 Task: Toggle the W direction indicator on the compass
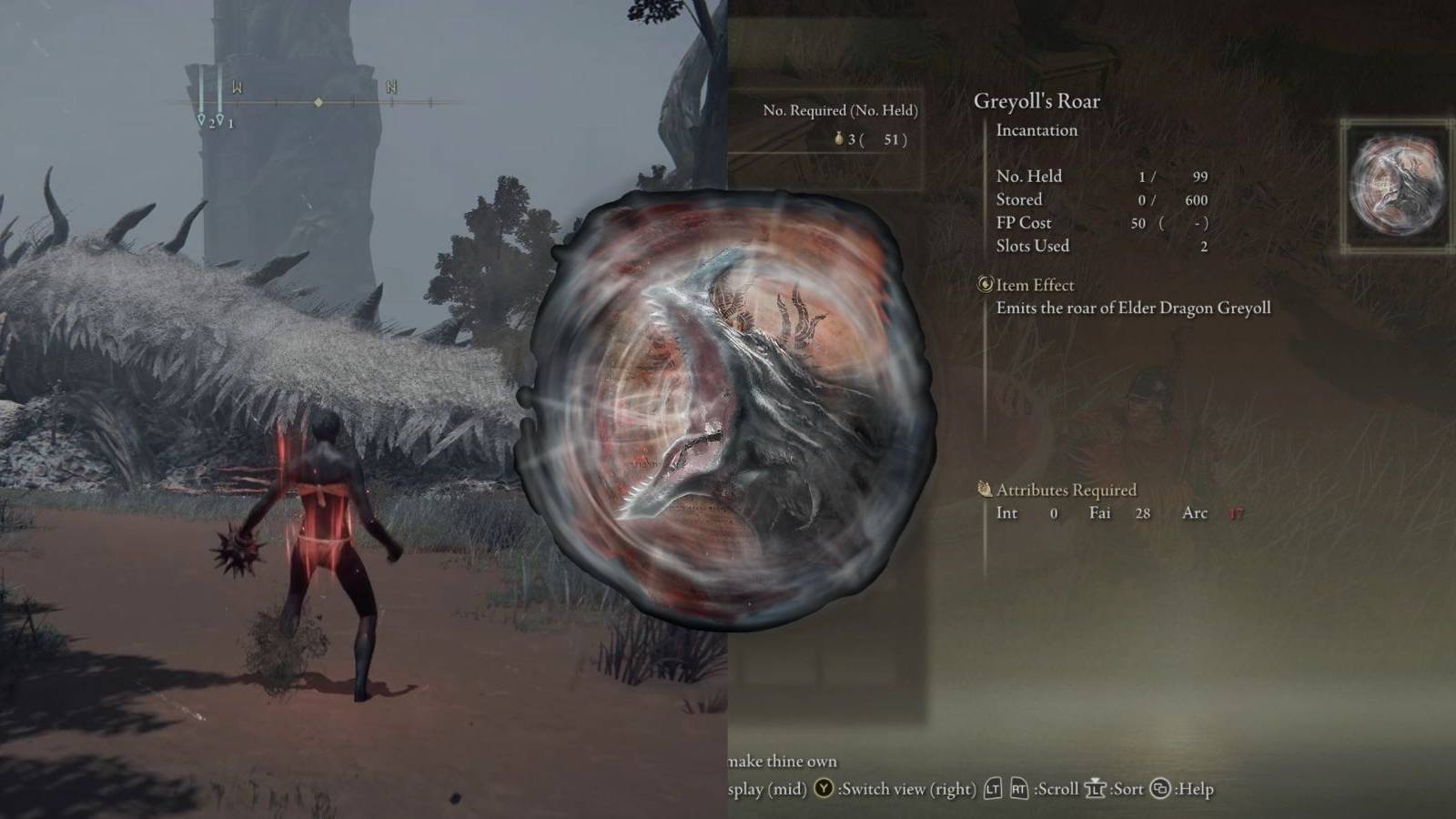click(238, 86)
